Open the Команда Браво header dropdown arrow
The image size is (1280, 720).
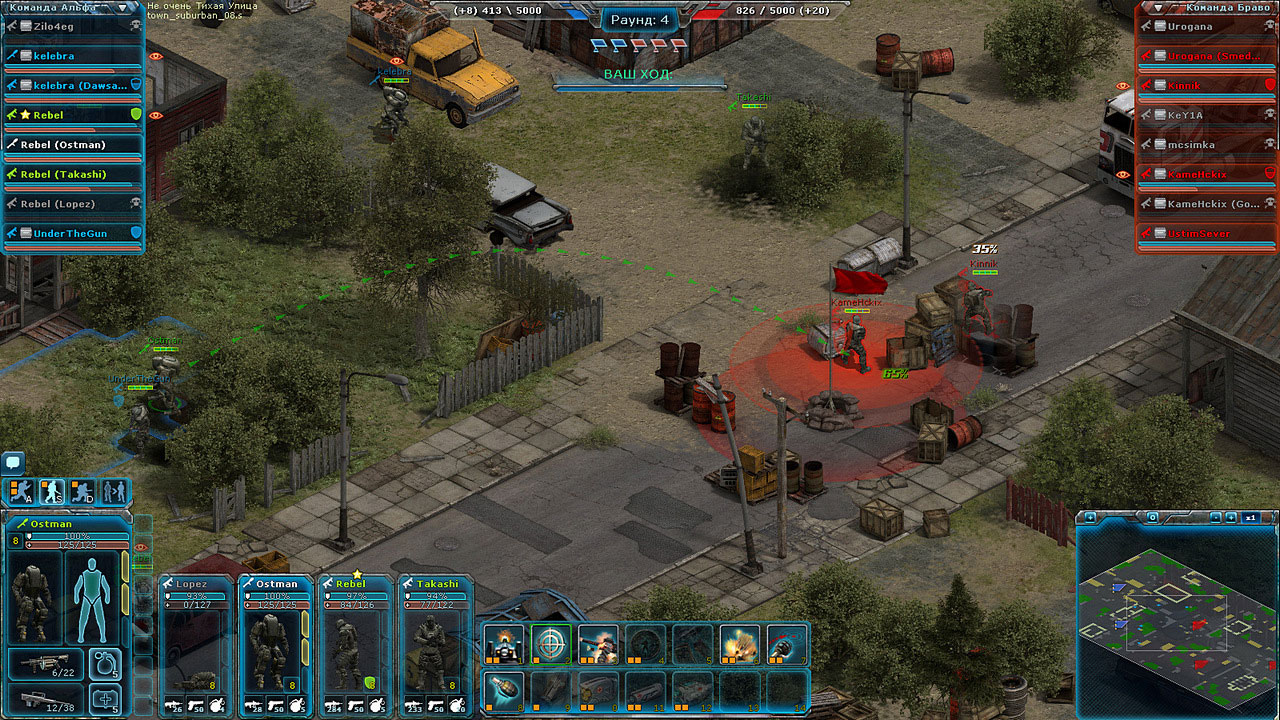click(x=1156, y=9)
